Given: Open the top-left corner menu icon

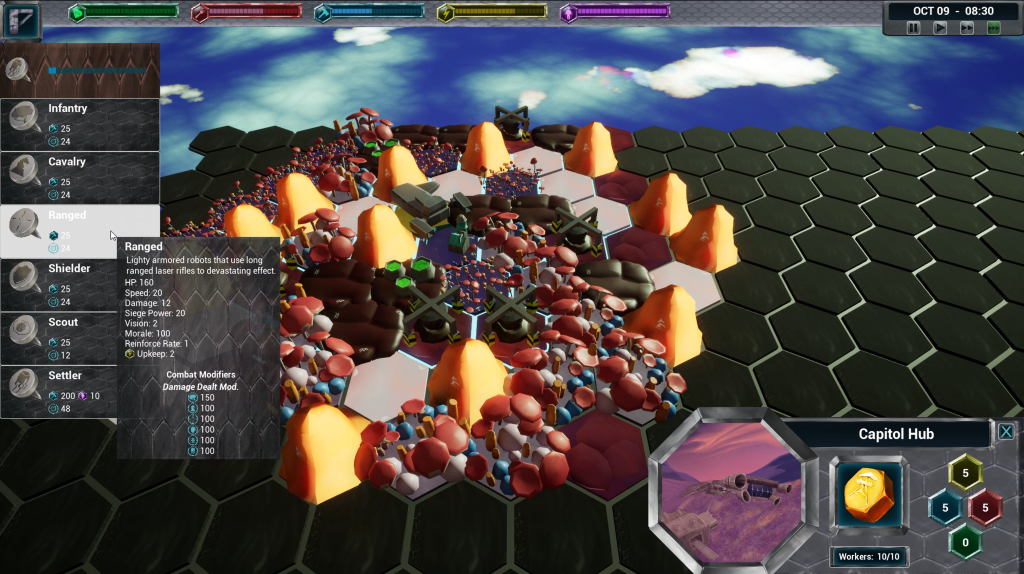Looking at the screenshot, I should coord(21,20).
